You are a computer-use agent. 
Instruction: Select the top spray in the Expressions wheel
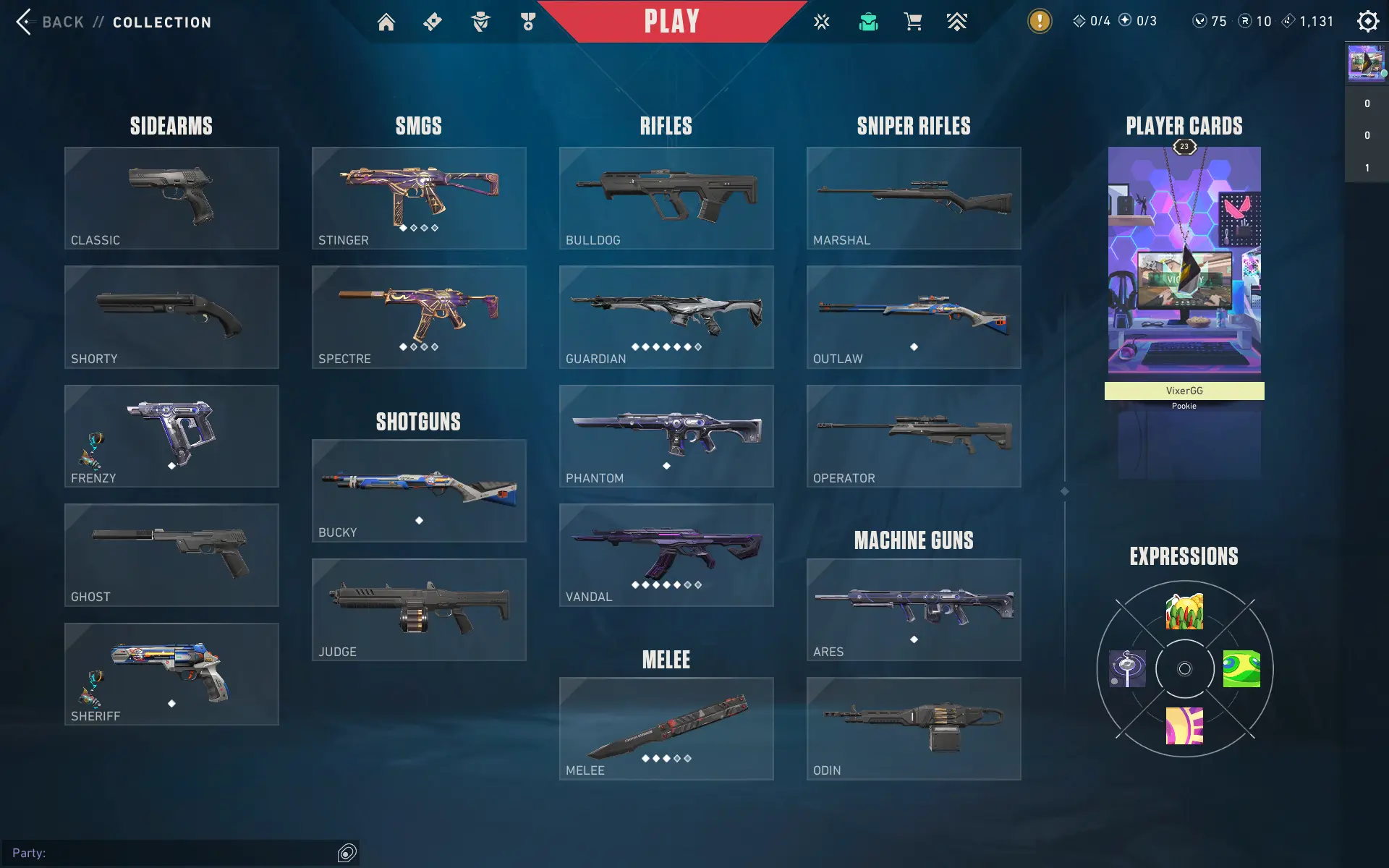click(x=1184, y=611)
